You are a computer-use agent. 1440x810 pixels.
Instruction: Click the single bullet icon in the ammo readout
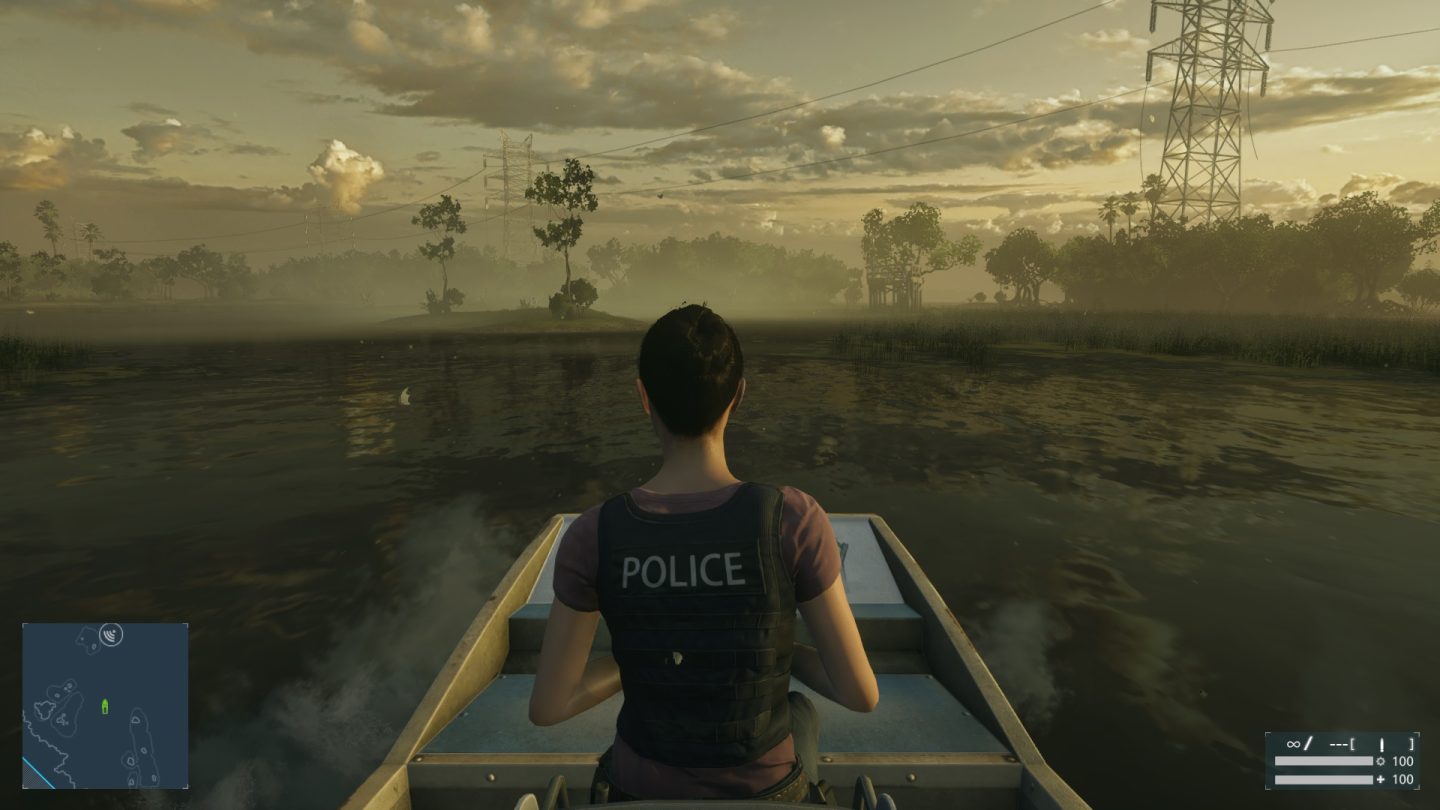click(x=1382, y=745)
